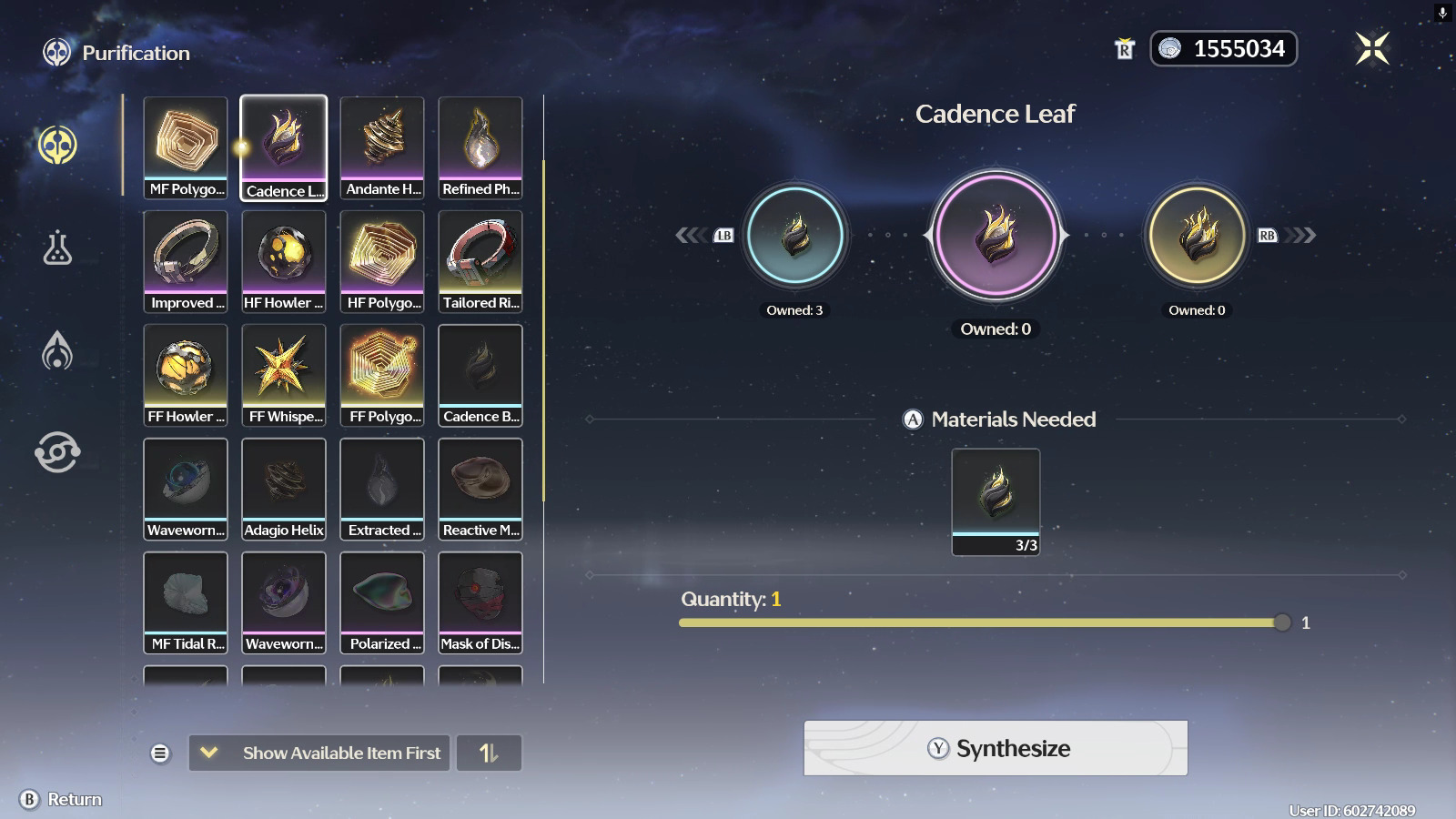Choose the Mask of Distortion item
The image size is (1456, 819).
(x=480, y=602)
